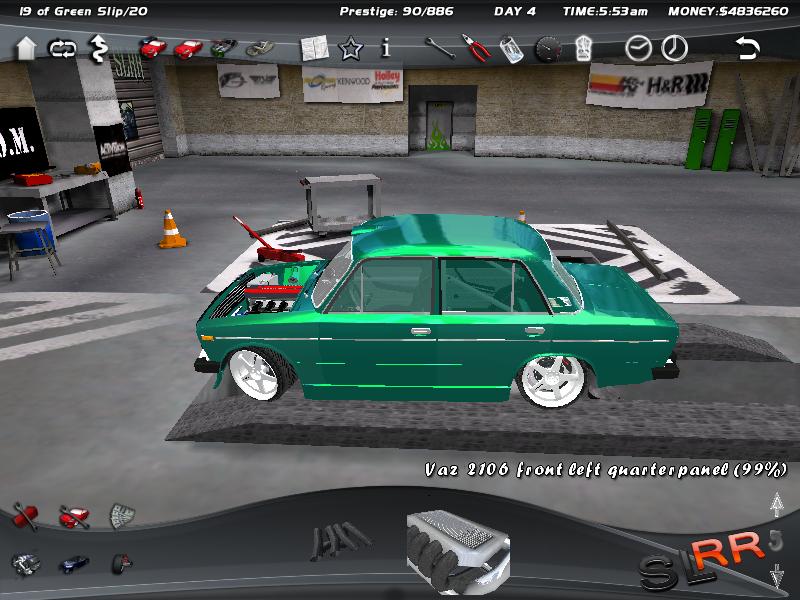Open the wheel and brake parts category

[121, 563]
